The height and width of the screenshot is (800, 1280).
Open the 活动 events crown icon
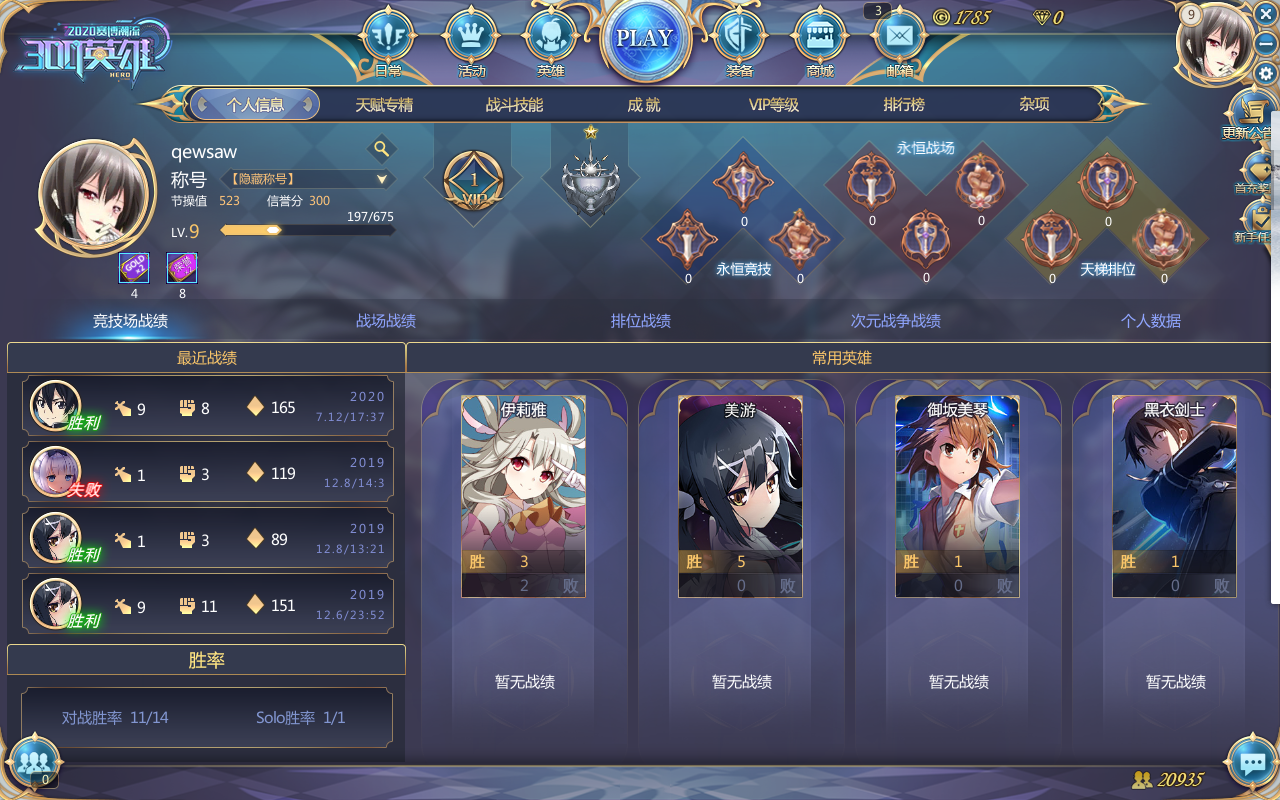pos(470,35)
